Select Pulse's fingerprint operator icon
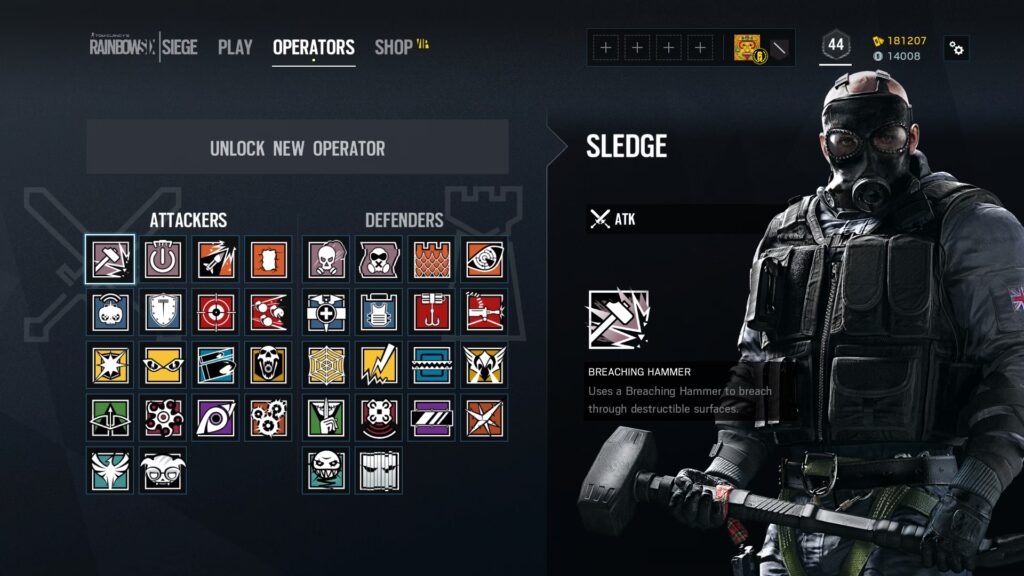Screen dimensions: 1024x576 point(484,260)
